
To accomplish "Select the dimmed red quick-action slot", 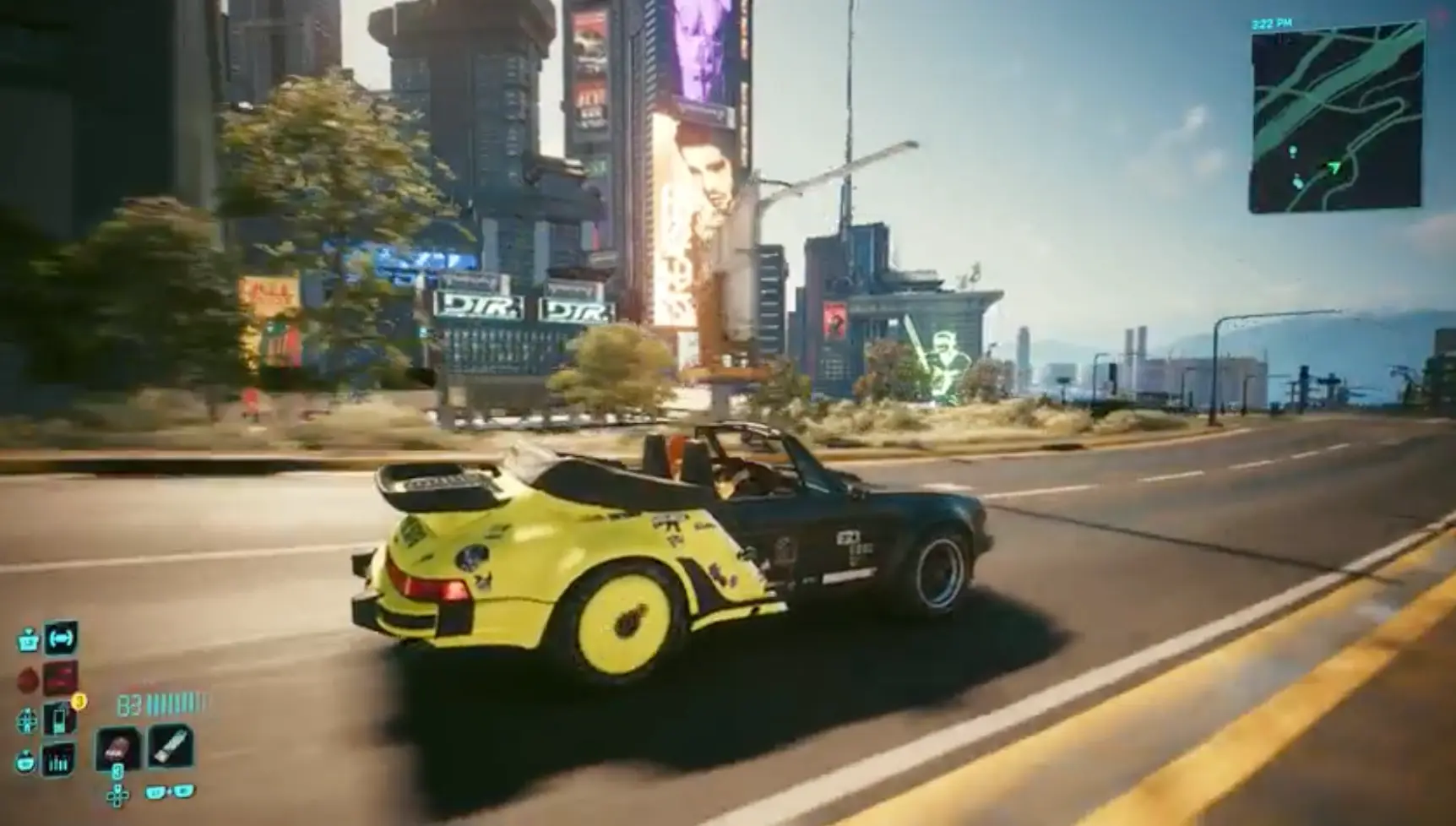I will [x=59, y=678].
